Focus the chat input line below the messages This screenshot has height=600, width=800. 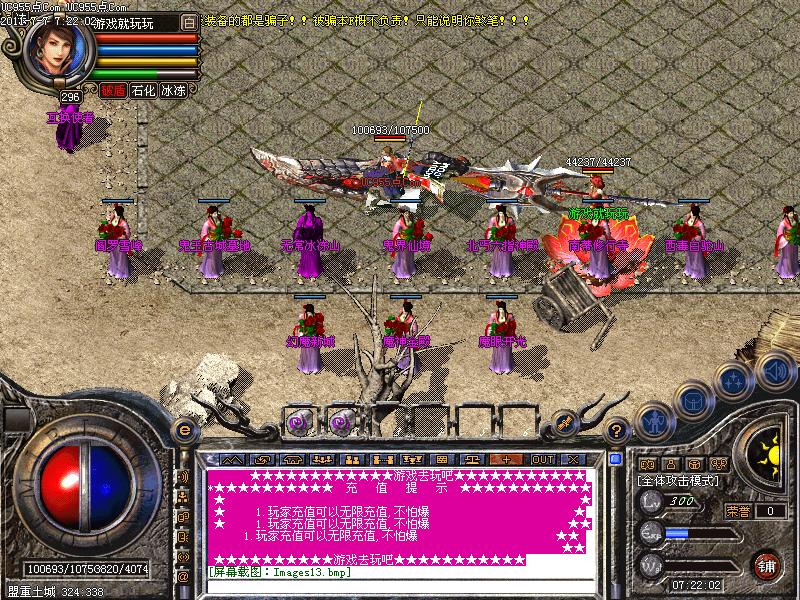pos(400,571)
